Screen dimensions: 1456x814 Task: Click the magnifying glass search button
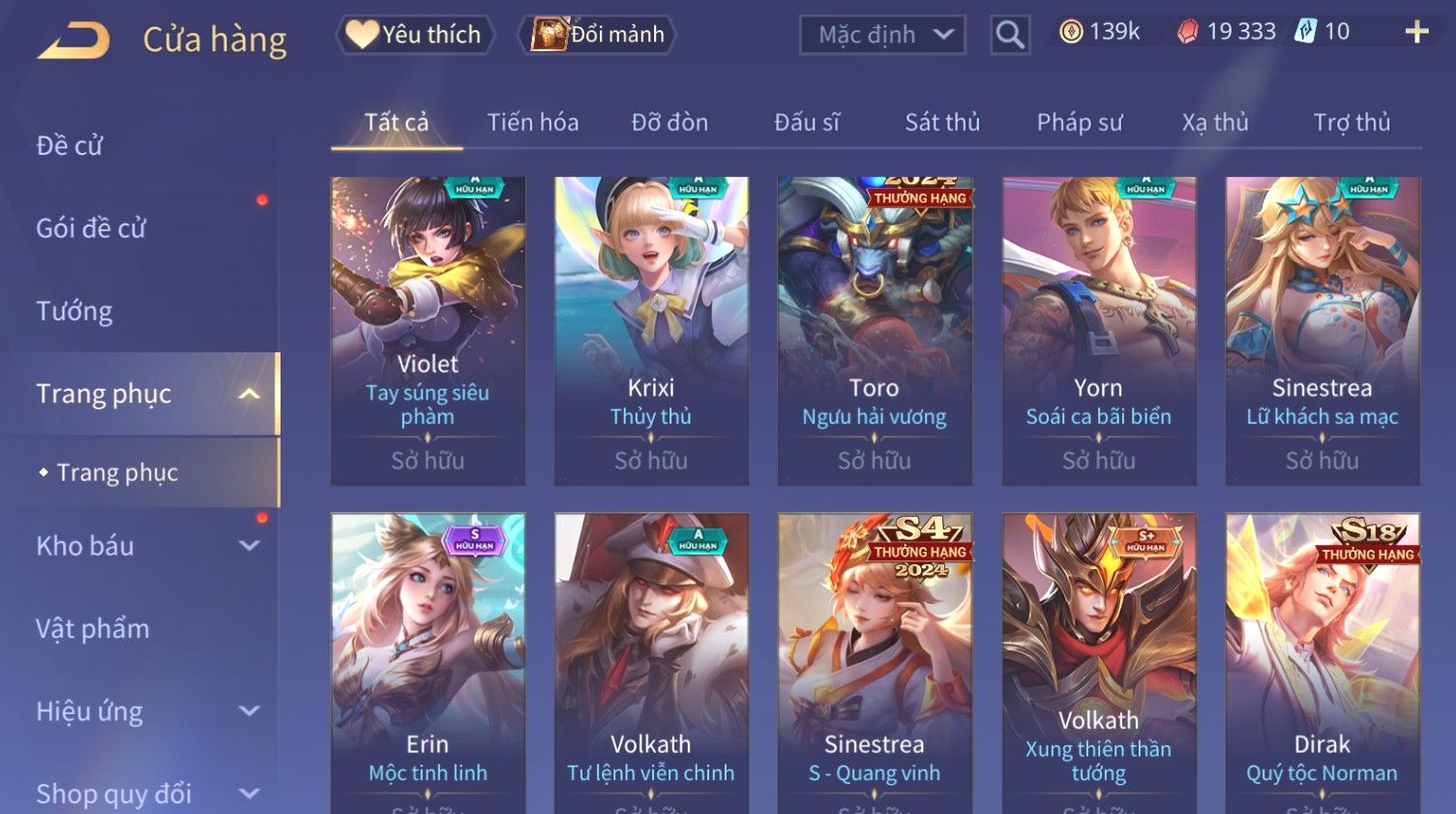(1009, 35)
